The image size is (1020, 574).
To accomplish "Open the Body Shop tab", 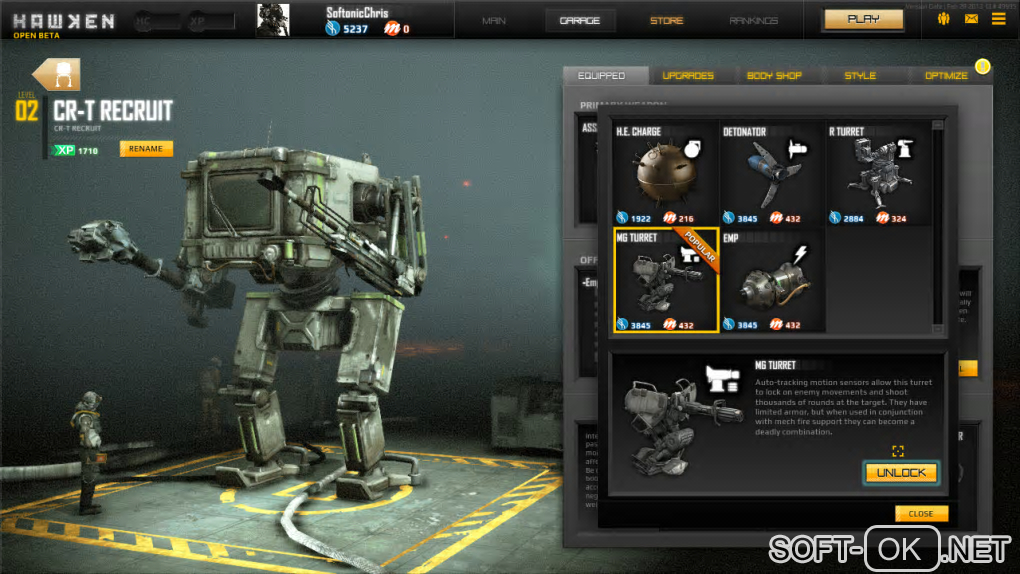I will [774, 75].
